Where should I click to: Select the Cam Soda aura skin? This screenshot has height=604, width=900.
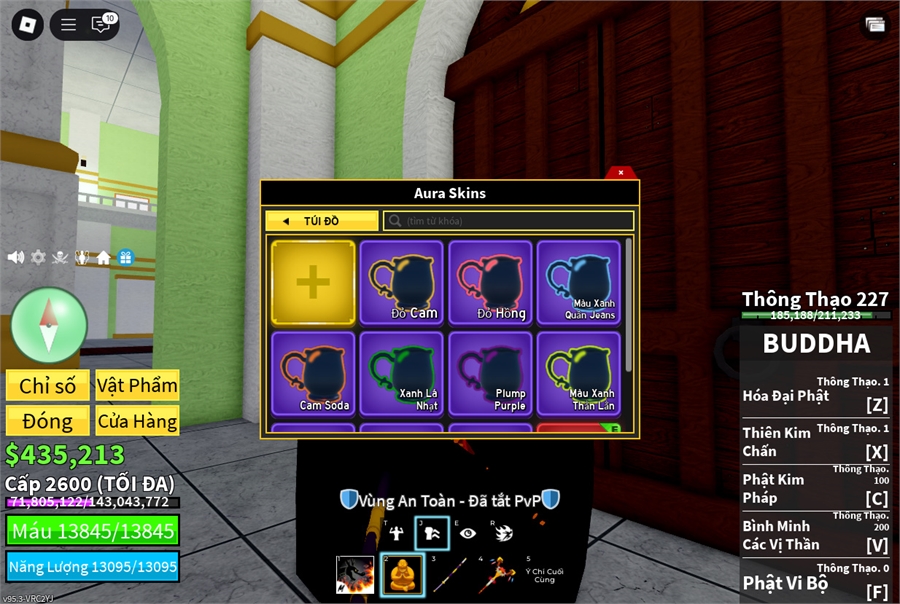click(x=313, y=373)
